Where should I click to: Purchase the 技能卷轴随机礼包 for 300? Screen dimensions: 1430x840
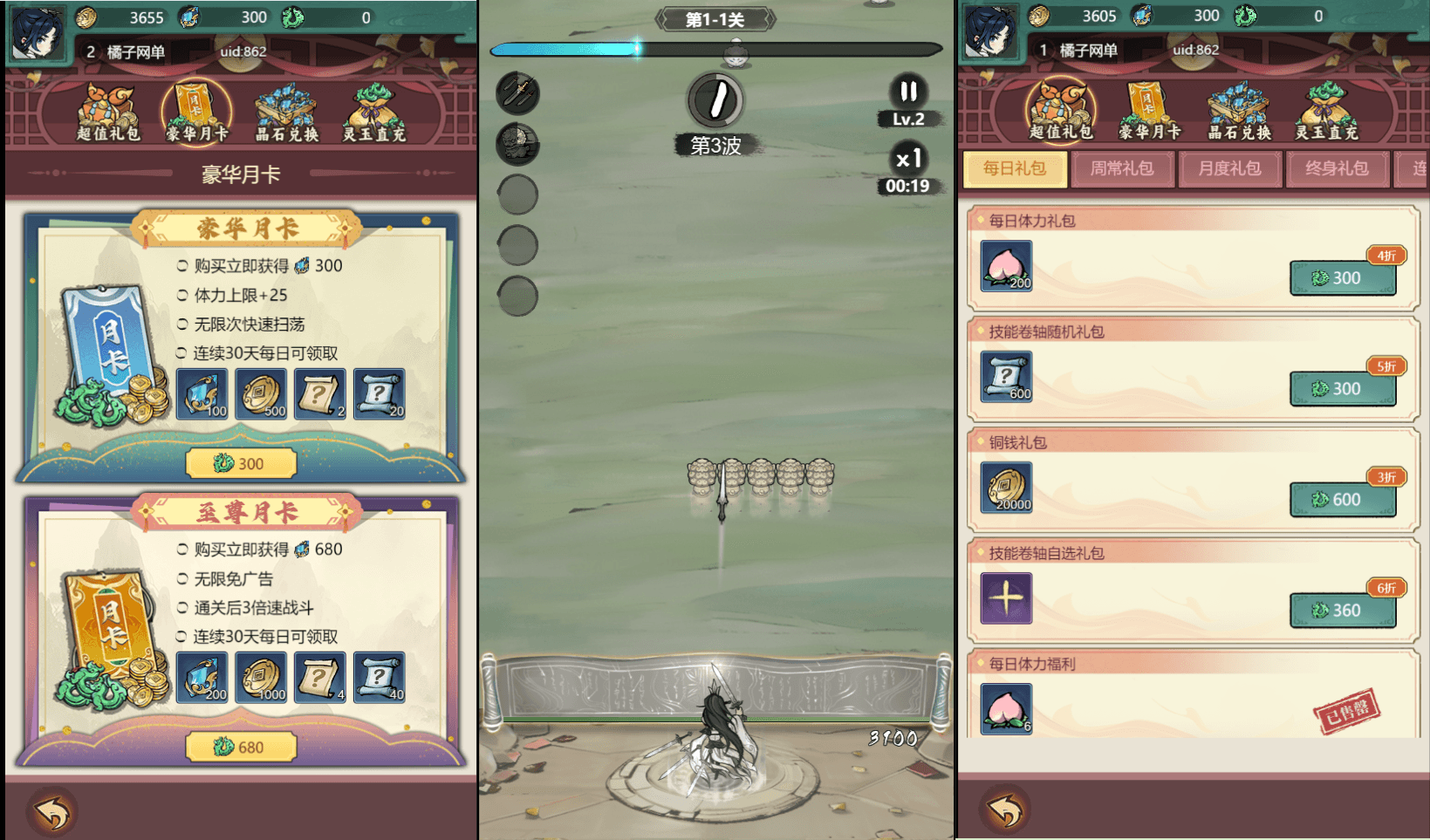coord(1342,388)
